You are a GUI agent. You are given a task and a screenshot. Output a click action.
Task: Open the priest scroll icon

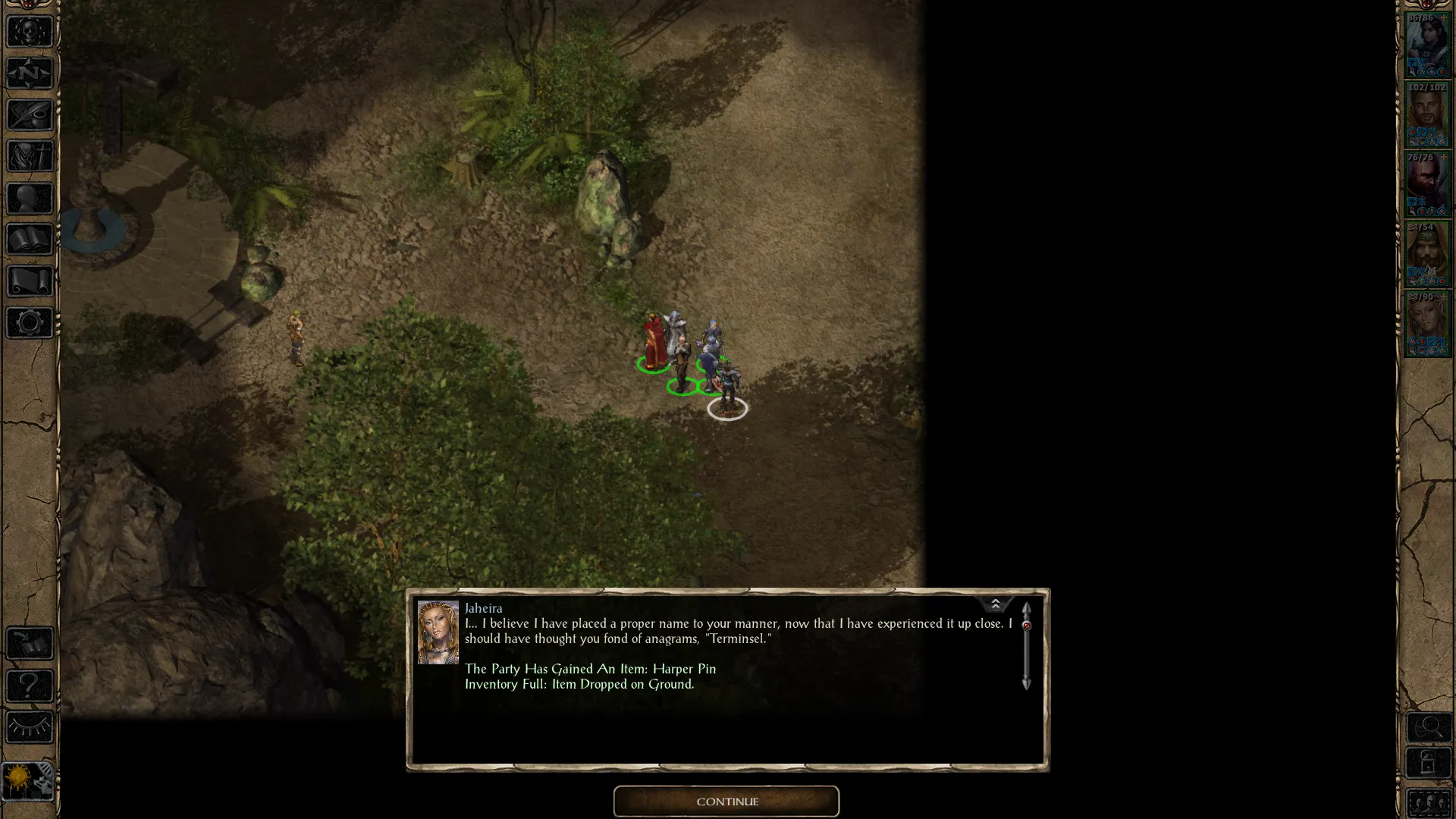coord(30,281)
